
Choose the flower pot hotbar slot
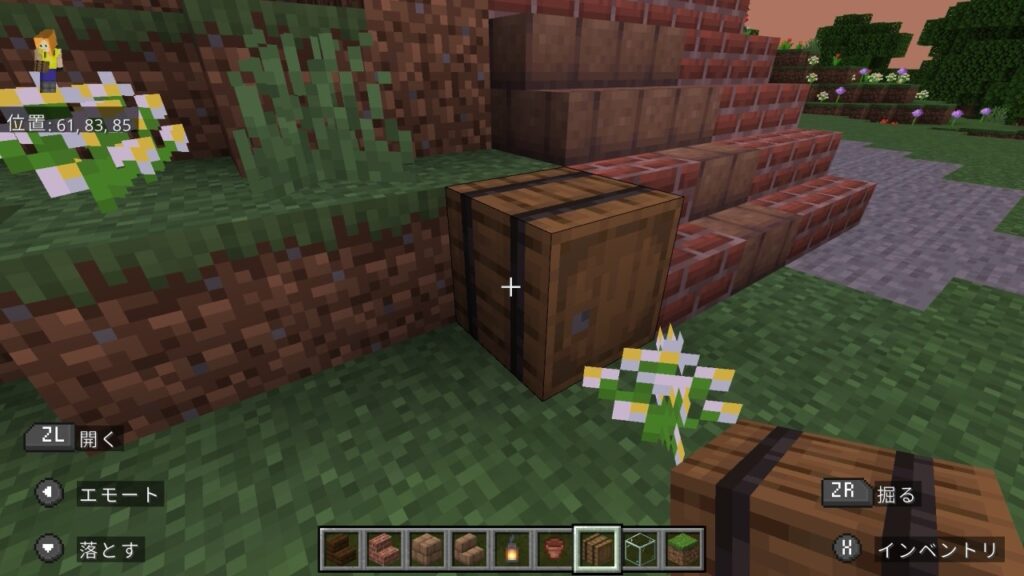[x=555, y=549]
